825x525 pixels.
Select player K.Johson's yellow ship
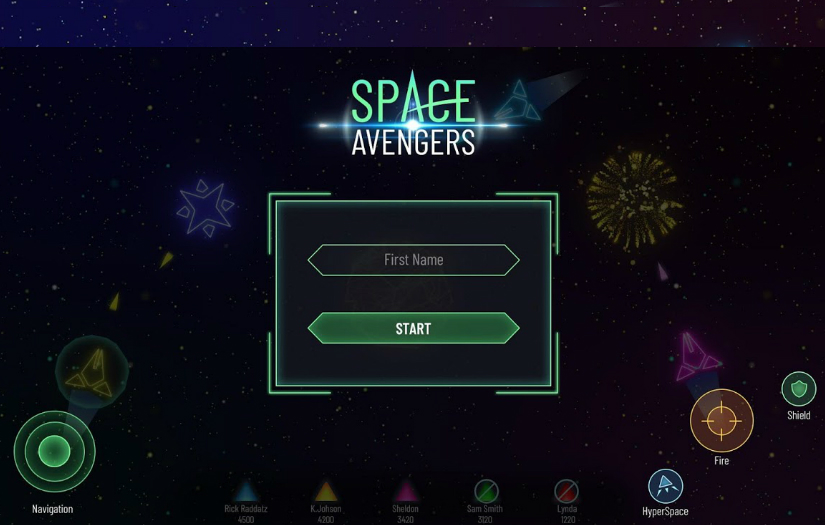point(326,492)
